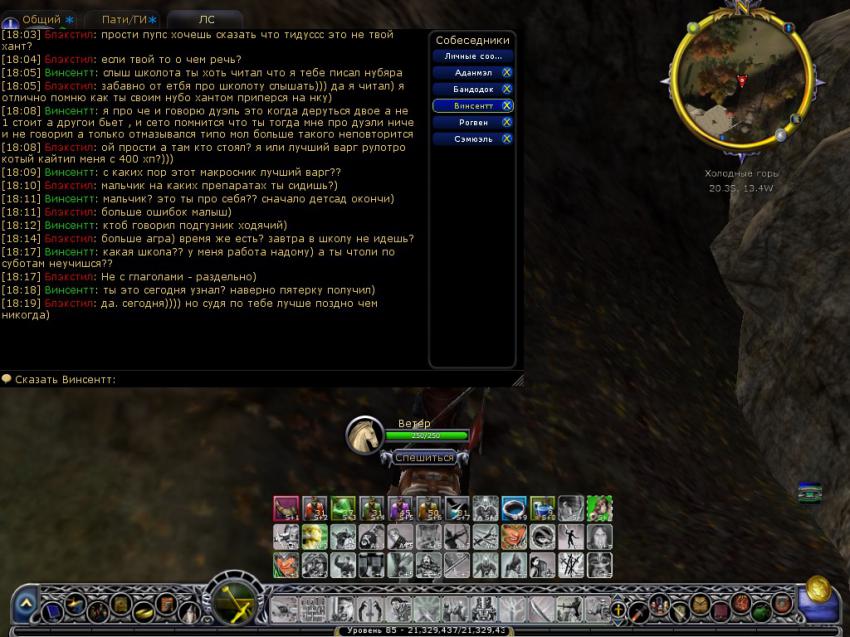Screen dimensions: 850x637
Task: Open the Личные сообщения list entry
Action: click(x=473, y=56)
